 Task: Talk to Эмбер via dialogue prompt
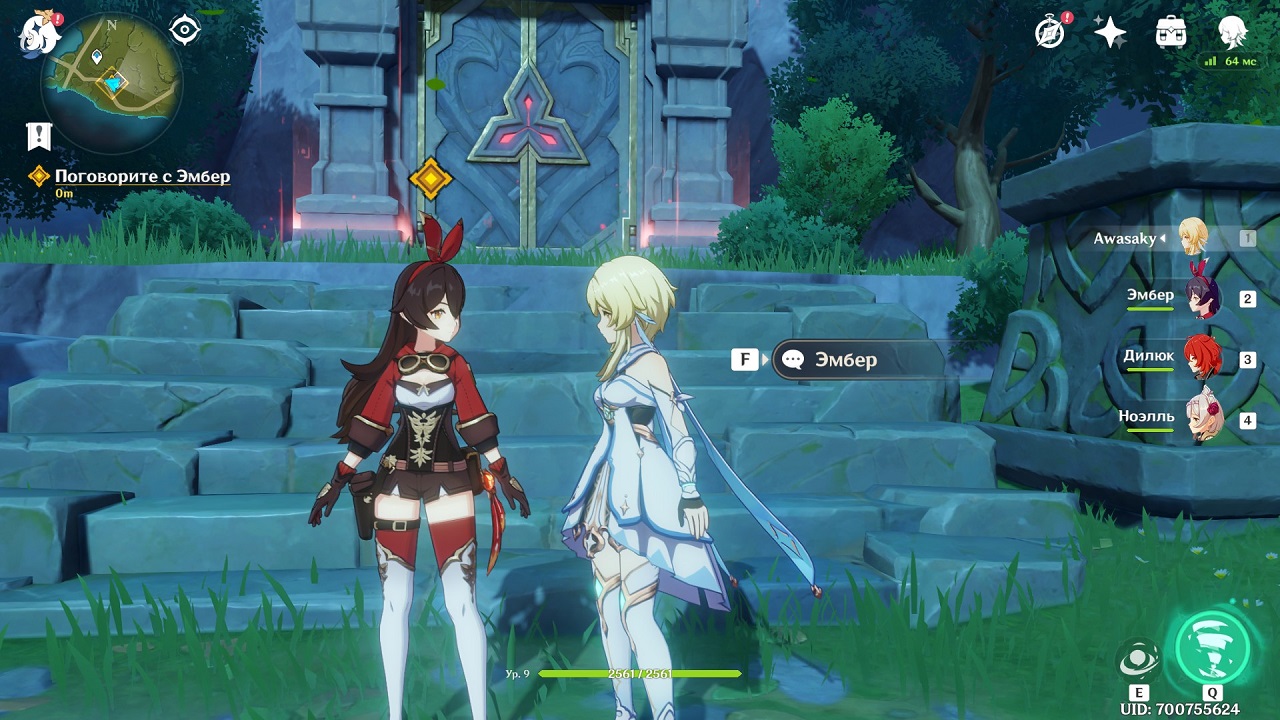pos(845,360)
